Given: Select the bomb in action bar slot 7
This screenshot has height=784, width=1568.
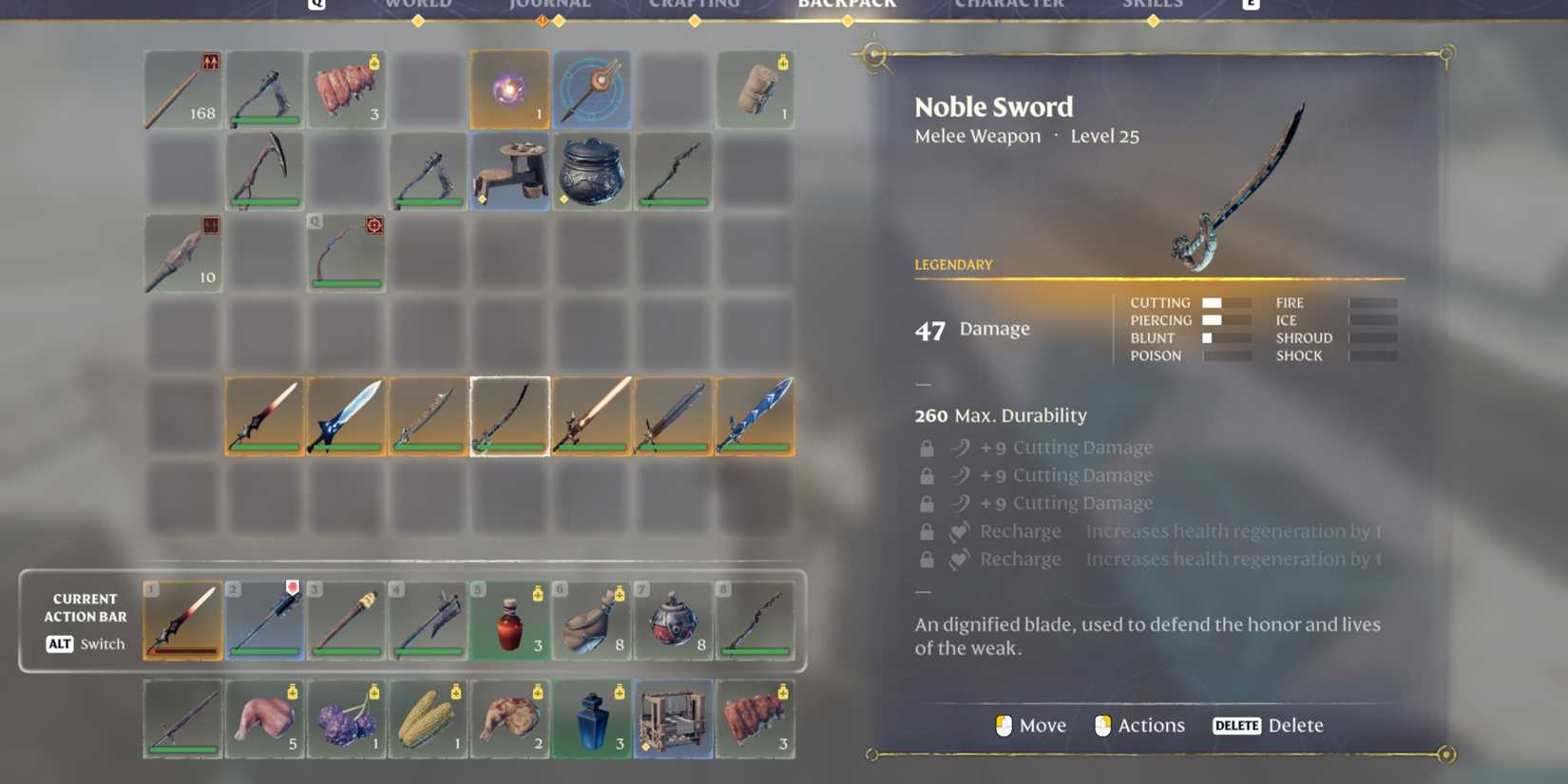Looking at the screenshot, I should click(673, 620).
